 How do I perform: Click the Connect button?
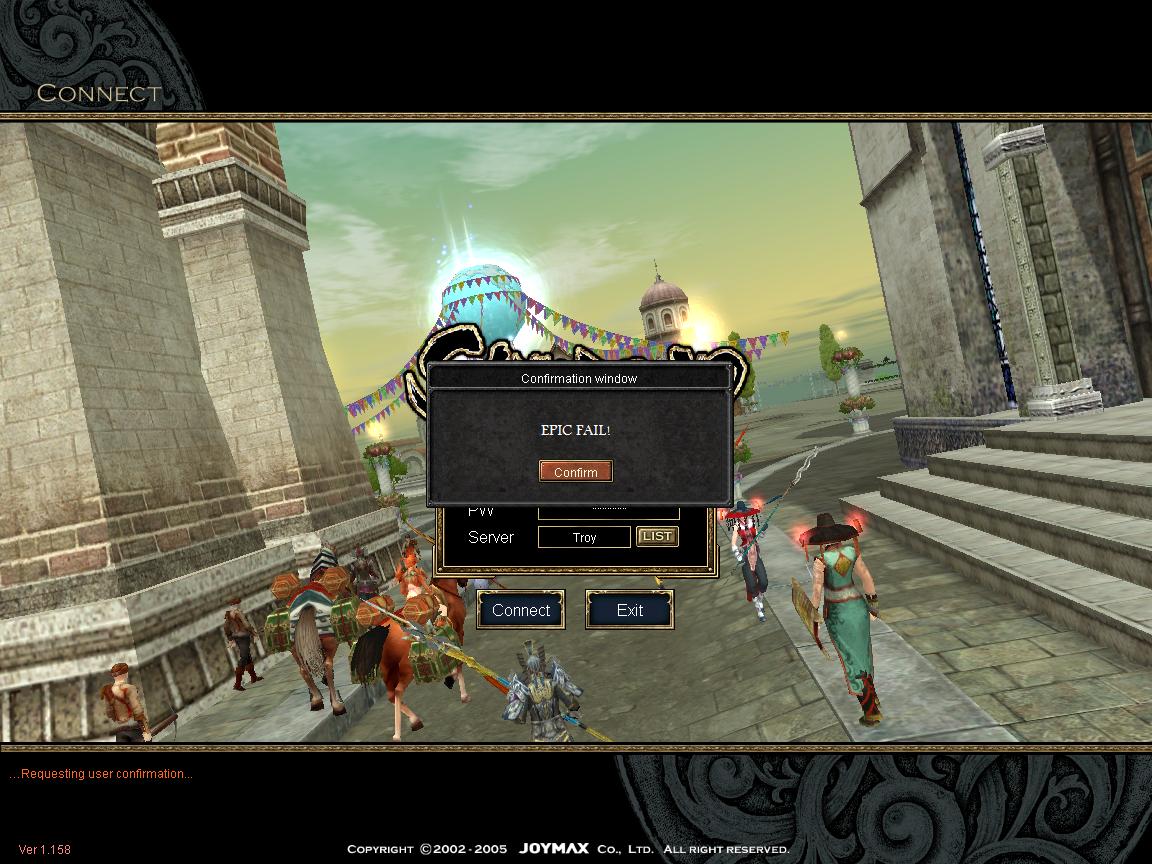[521, 610]
